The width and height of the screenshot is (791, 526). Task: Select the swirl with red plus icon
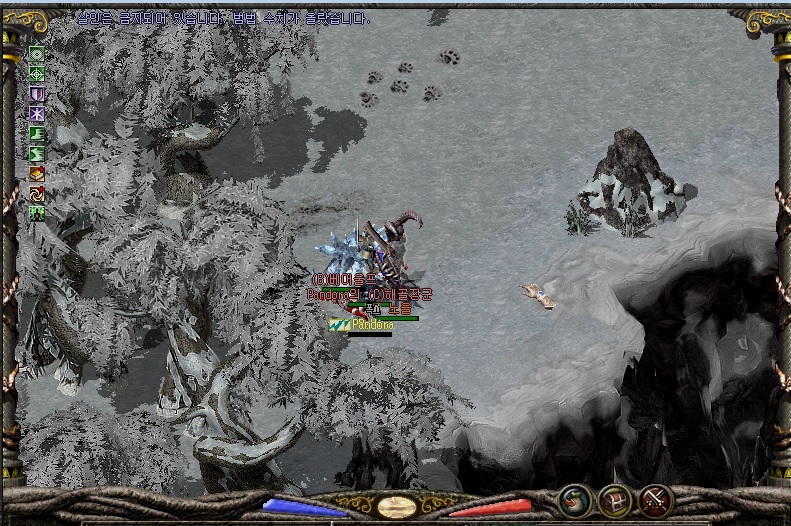[37, 193]
